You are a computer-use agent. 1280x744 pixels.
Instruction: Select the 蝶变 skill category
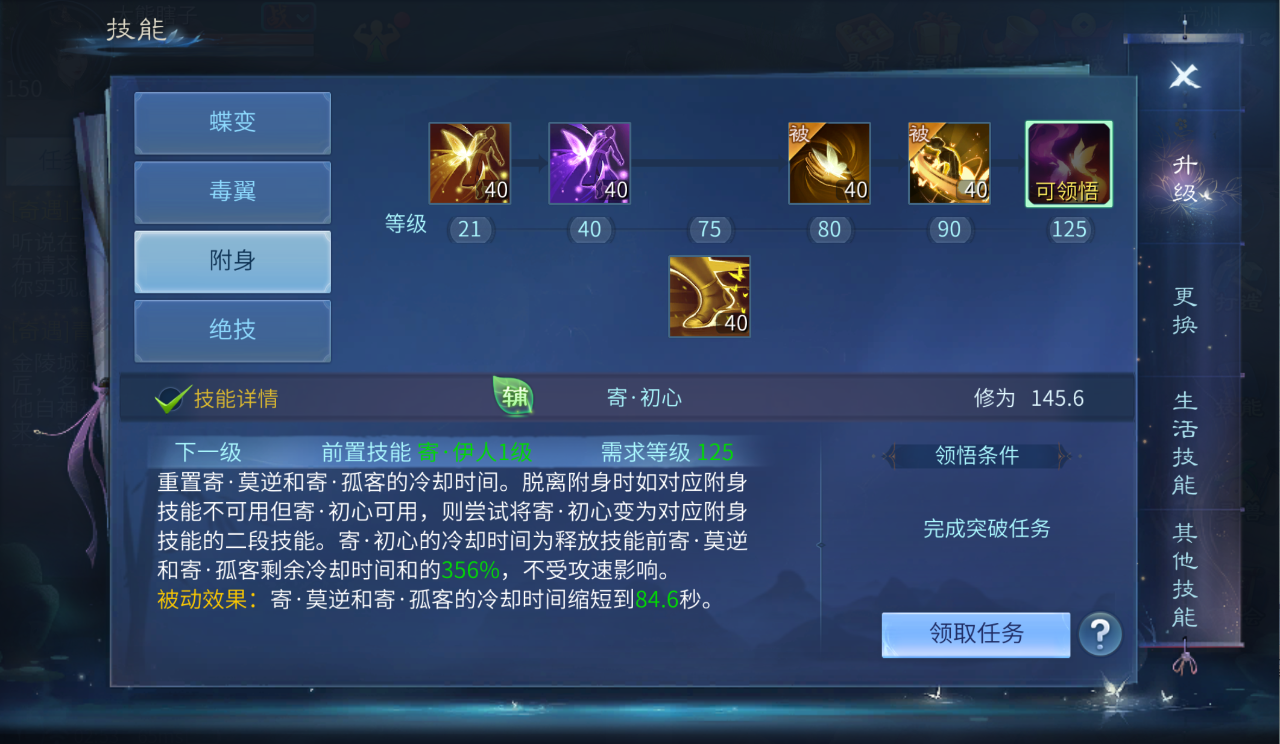point(231,123)
